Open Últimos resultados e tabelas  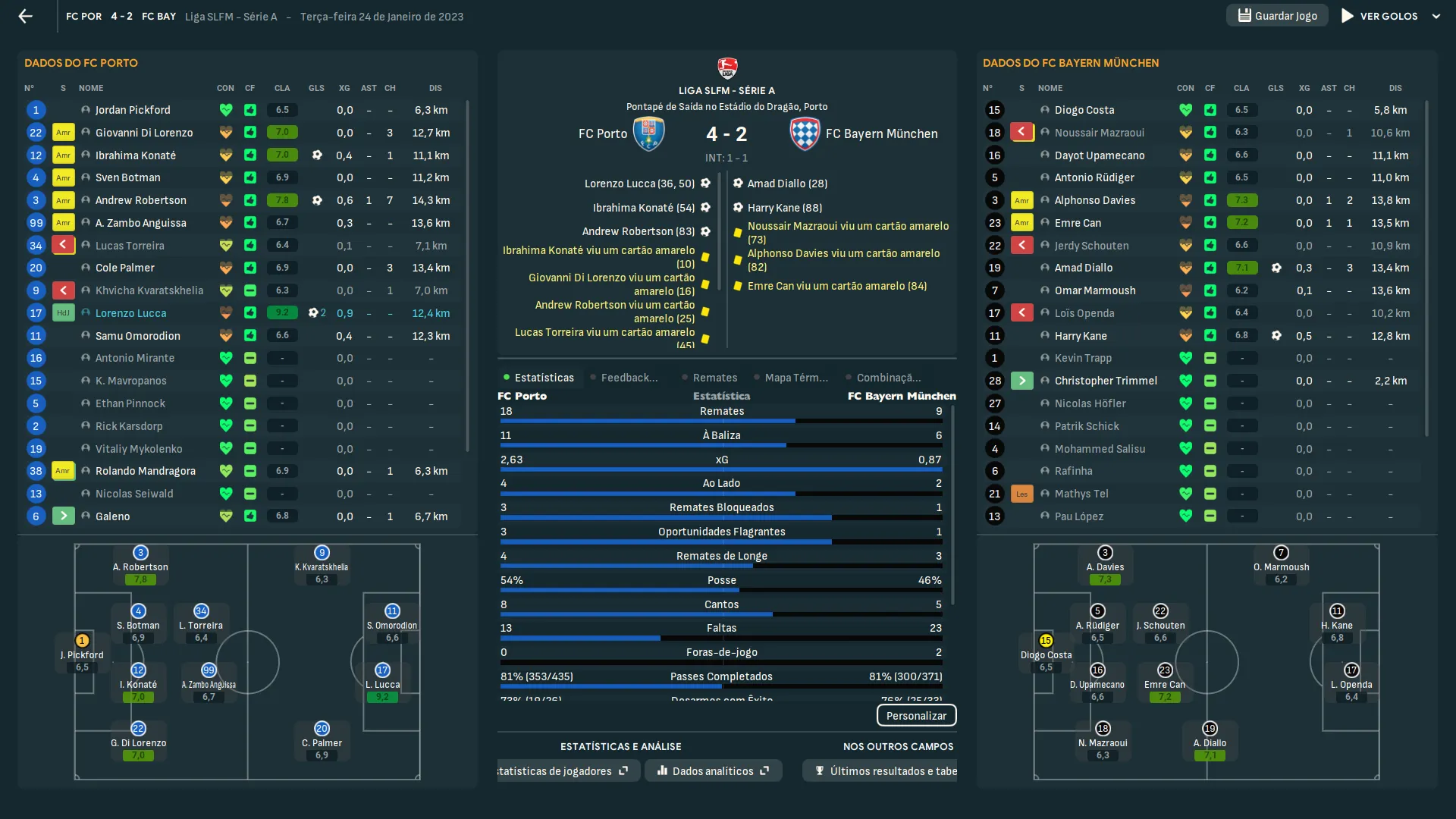click(884, 771)
